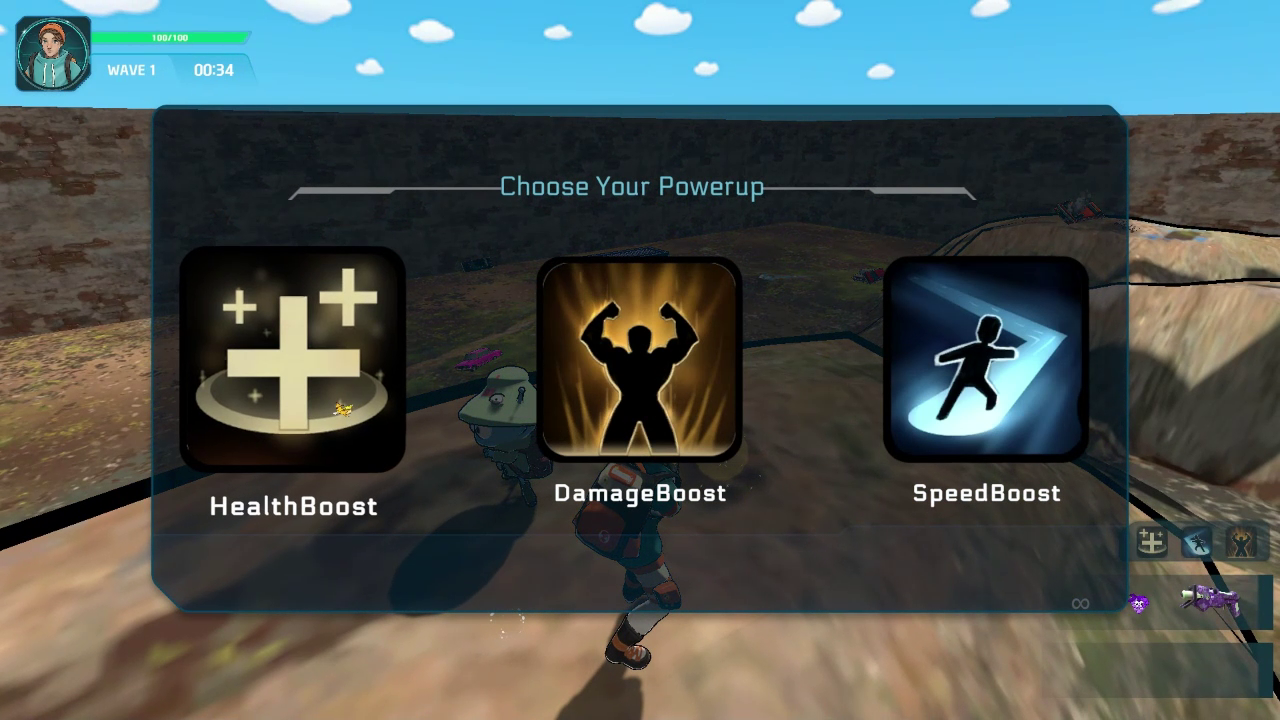The height and width of the screenshot is (720, 1280).
Task: Click the grape ammo icon near the weapon
Action: click(1139, 602)
